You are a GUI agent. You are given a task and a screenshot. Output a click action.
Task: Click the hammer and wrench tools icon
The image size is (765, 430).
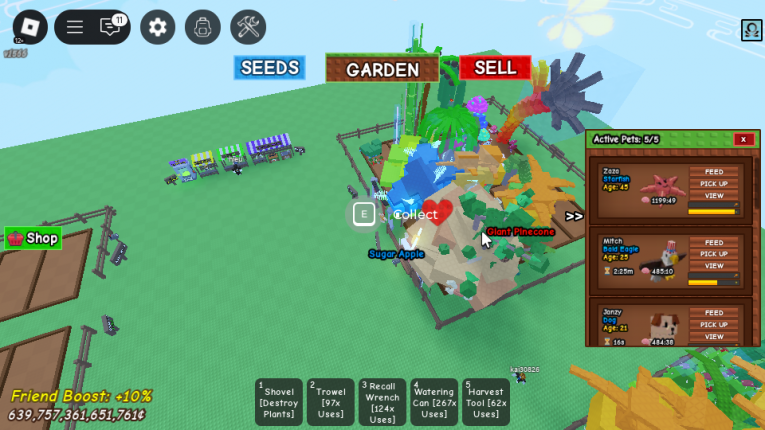click(x=248, y=27)
